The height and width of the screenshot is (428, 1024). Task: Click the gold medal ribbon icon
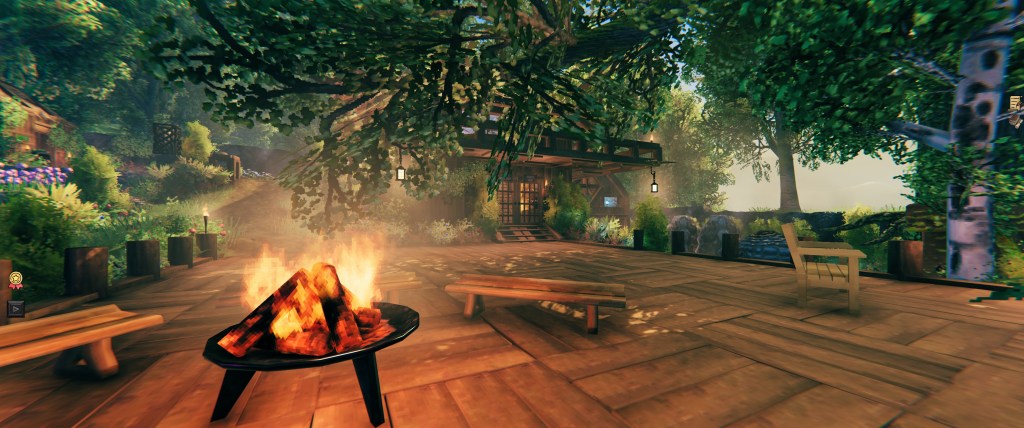(x=15, y=283)
